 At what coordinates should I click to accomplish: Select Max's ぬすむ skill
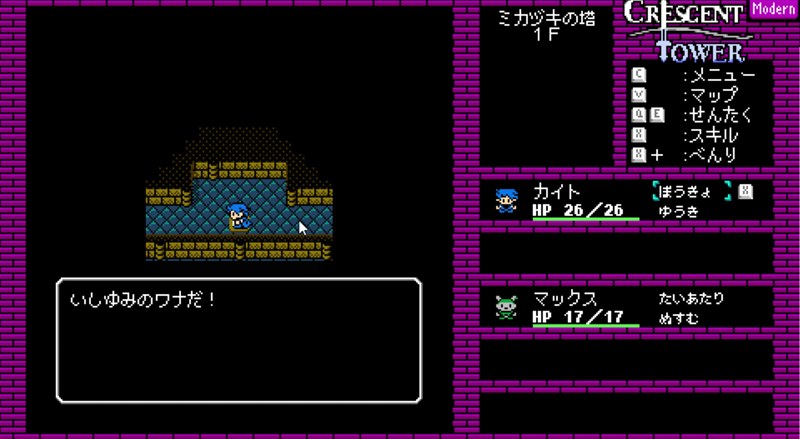677,318
